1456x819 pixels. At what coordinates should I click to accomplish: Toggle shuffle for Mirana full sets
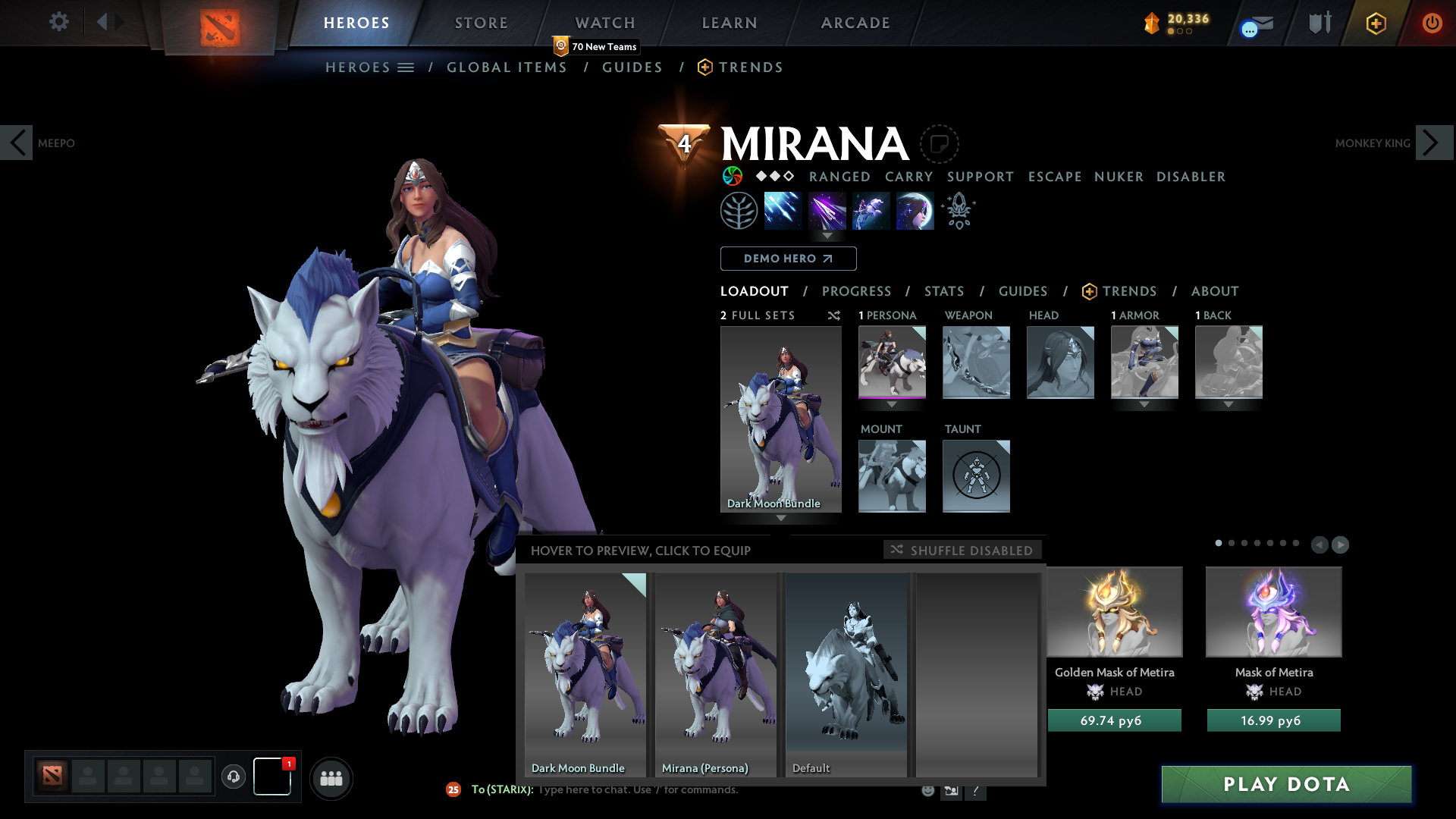[x=834, y=316]
